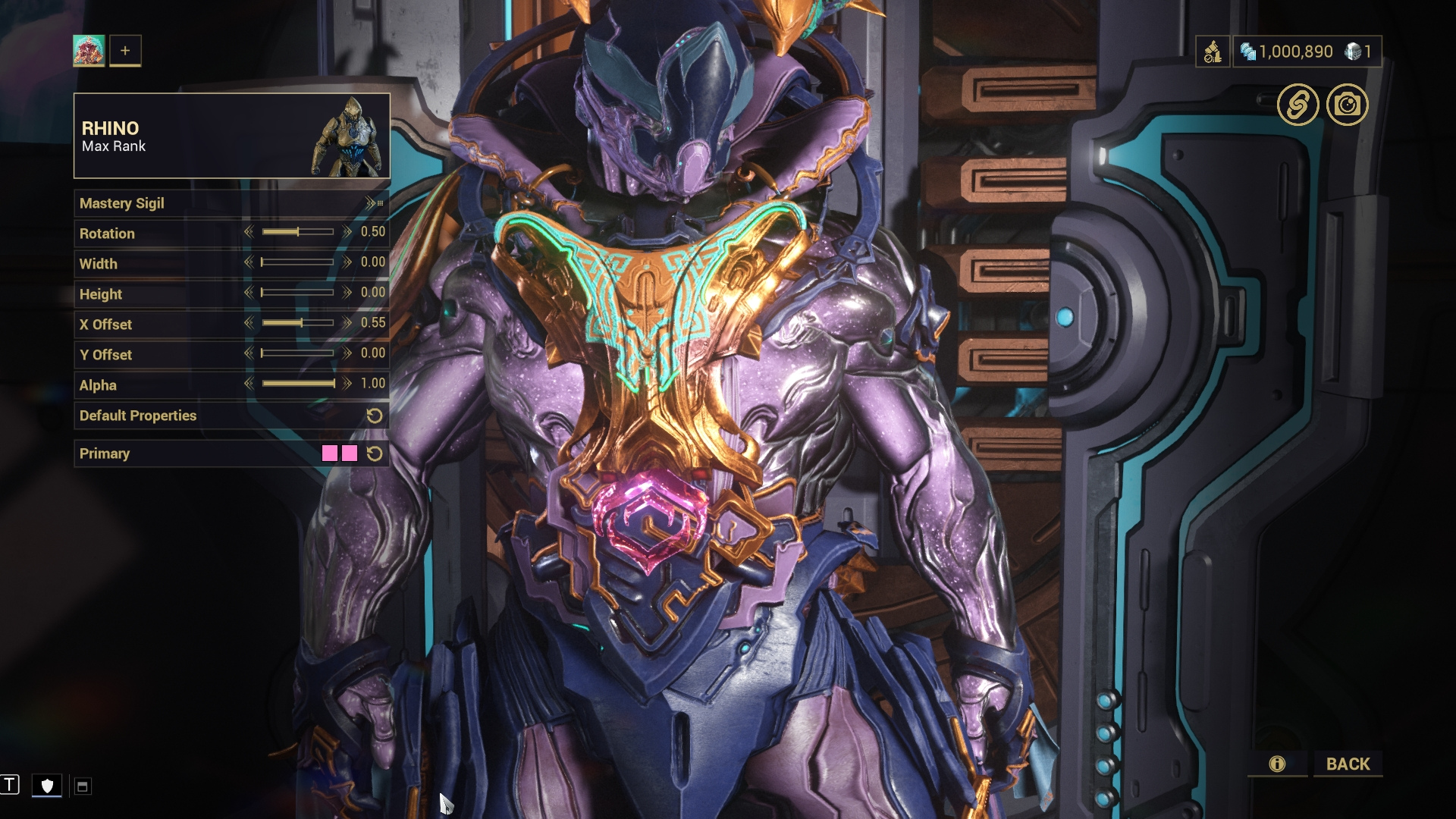This screenshot has width=1456, height=819.
Task: Open the camera capture mode icon
Action: (1347, 105)
